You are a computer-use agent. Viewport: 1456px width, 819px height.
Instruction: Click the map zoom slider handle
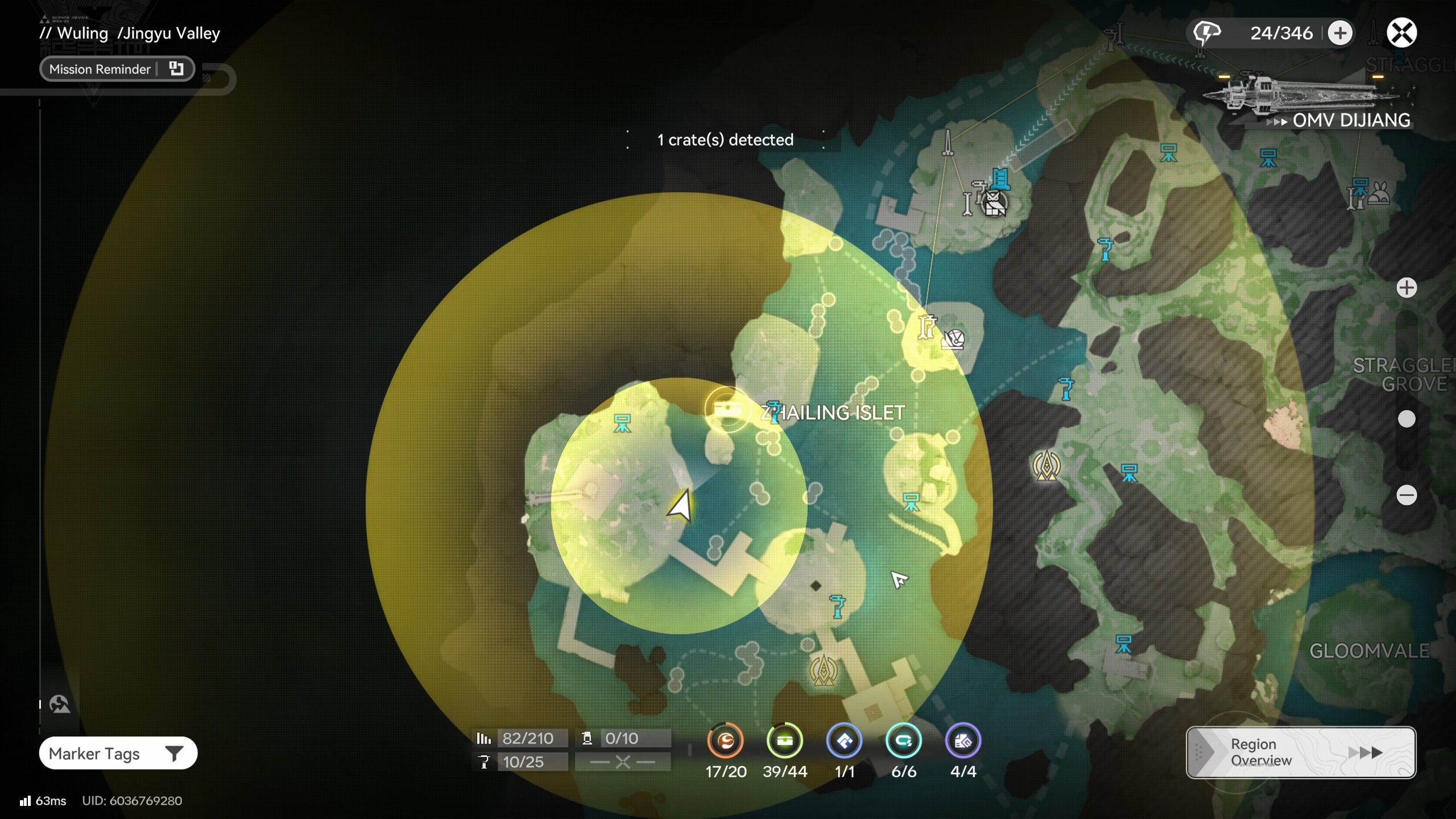(1407, 419)
